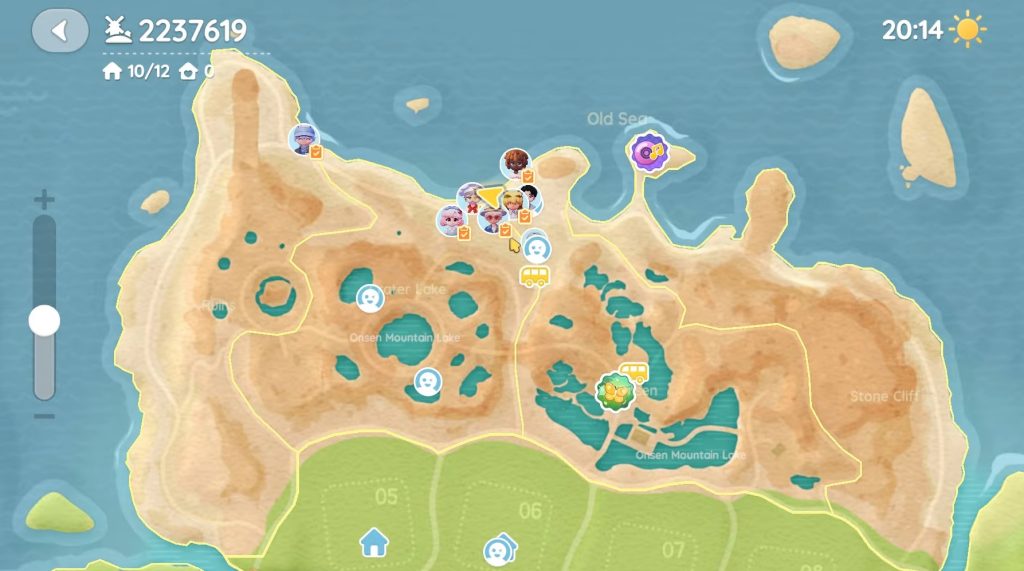This screenshot has width=1024, height=571.
Task: Select the pink-haired character marker
Action: coord(450,218)
